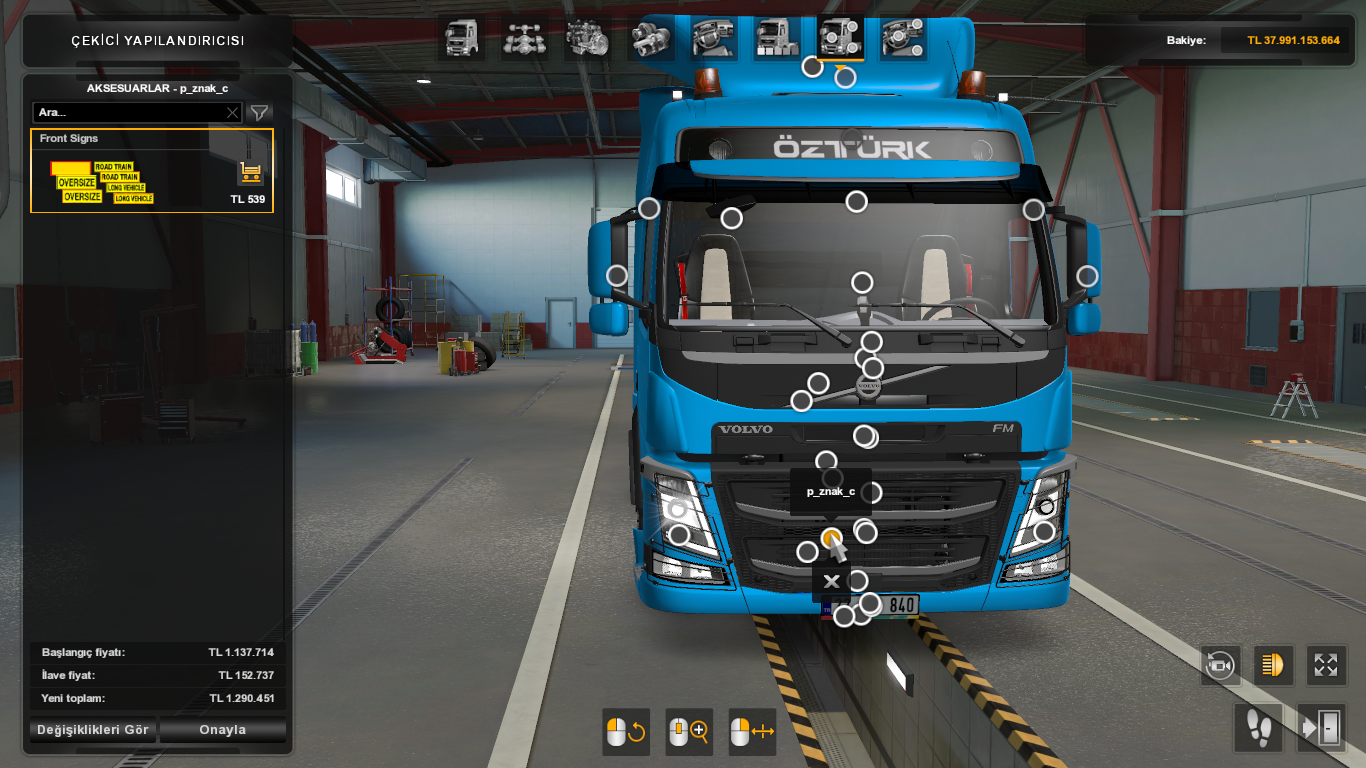Open the truck with boxes tab
Screen dimensions: 1366x768
click(777, 38)
